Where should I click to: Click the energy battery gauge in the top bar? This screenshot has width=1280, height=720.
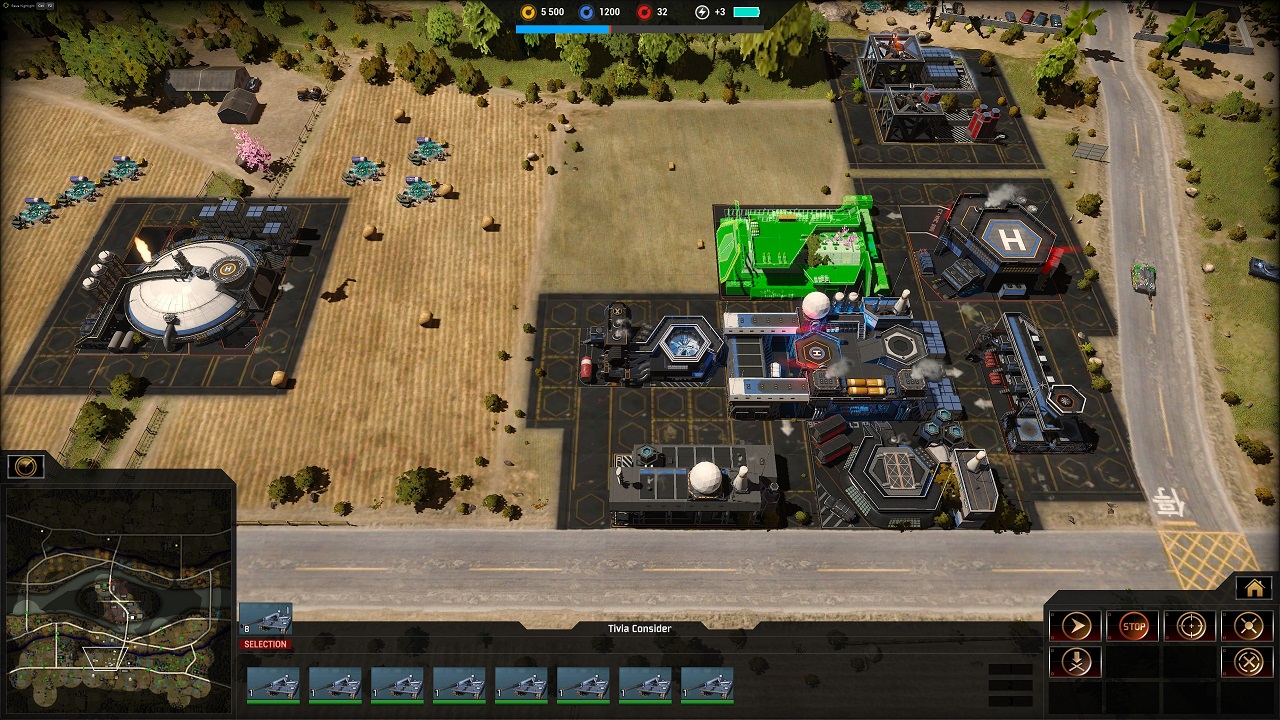745,12
